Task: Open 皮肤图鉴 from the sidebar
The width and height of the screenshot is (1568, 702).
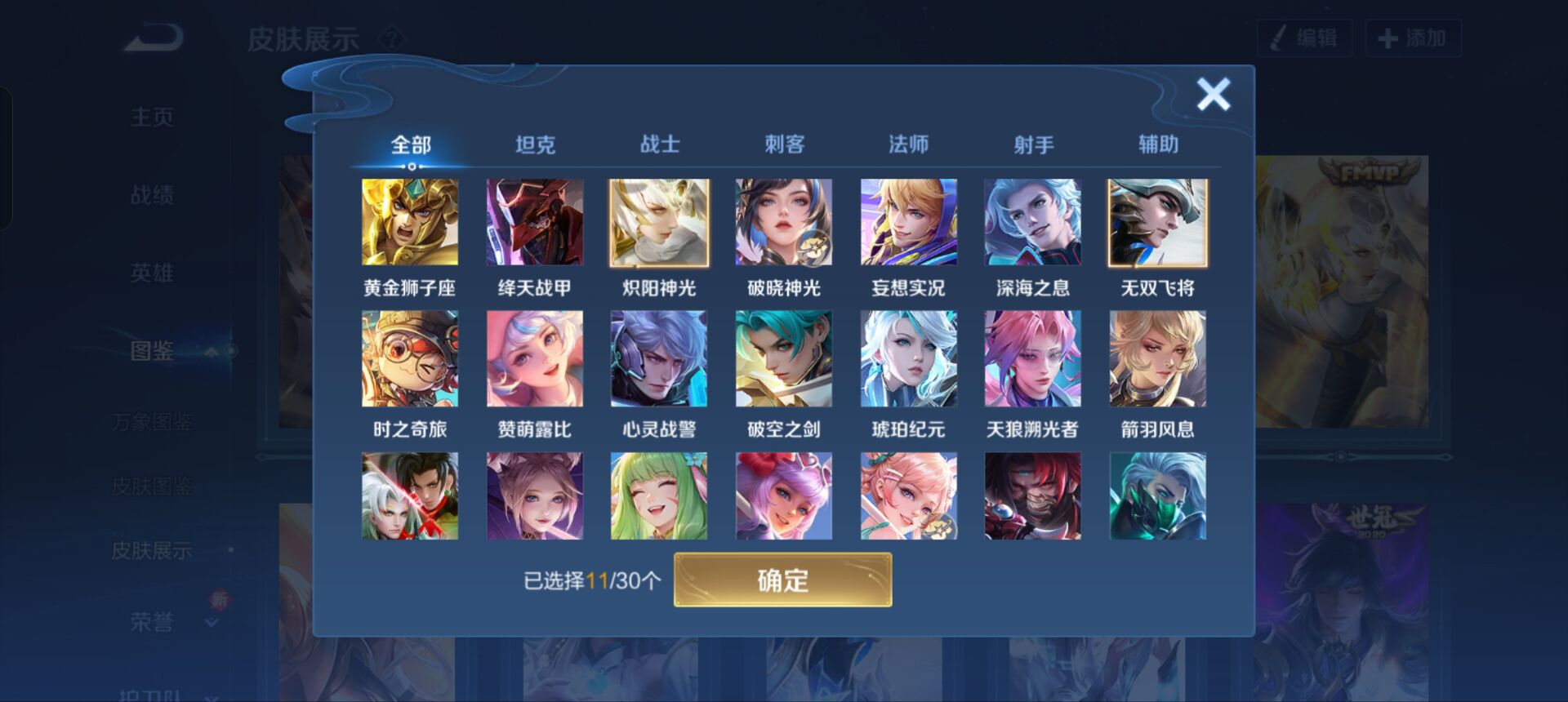Action: [x=152, y=487]
